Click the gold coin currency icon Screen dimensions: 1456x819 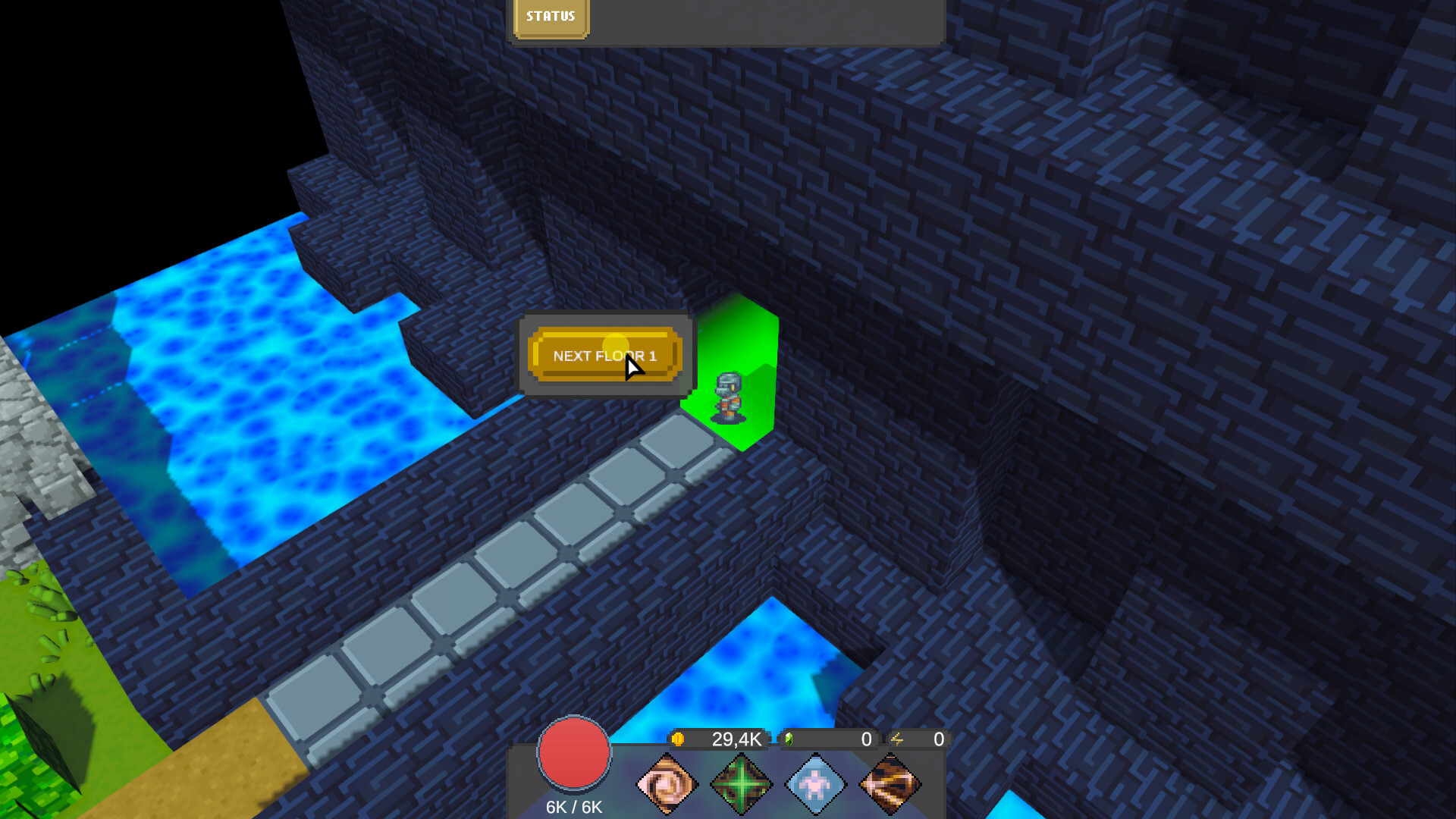[679, 739]
